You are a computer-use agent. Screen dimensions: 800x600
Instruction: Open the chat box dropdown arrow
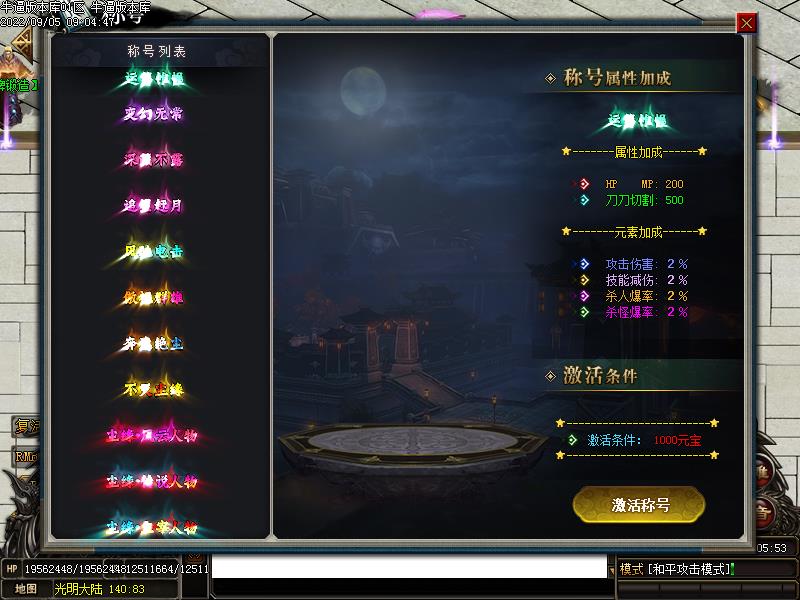tap(612, 571)
